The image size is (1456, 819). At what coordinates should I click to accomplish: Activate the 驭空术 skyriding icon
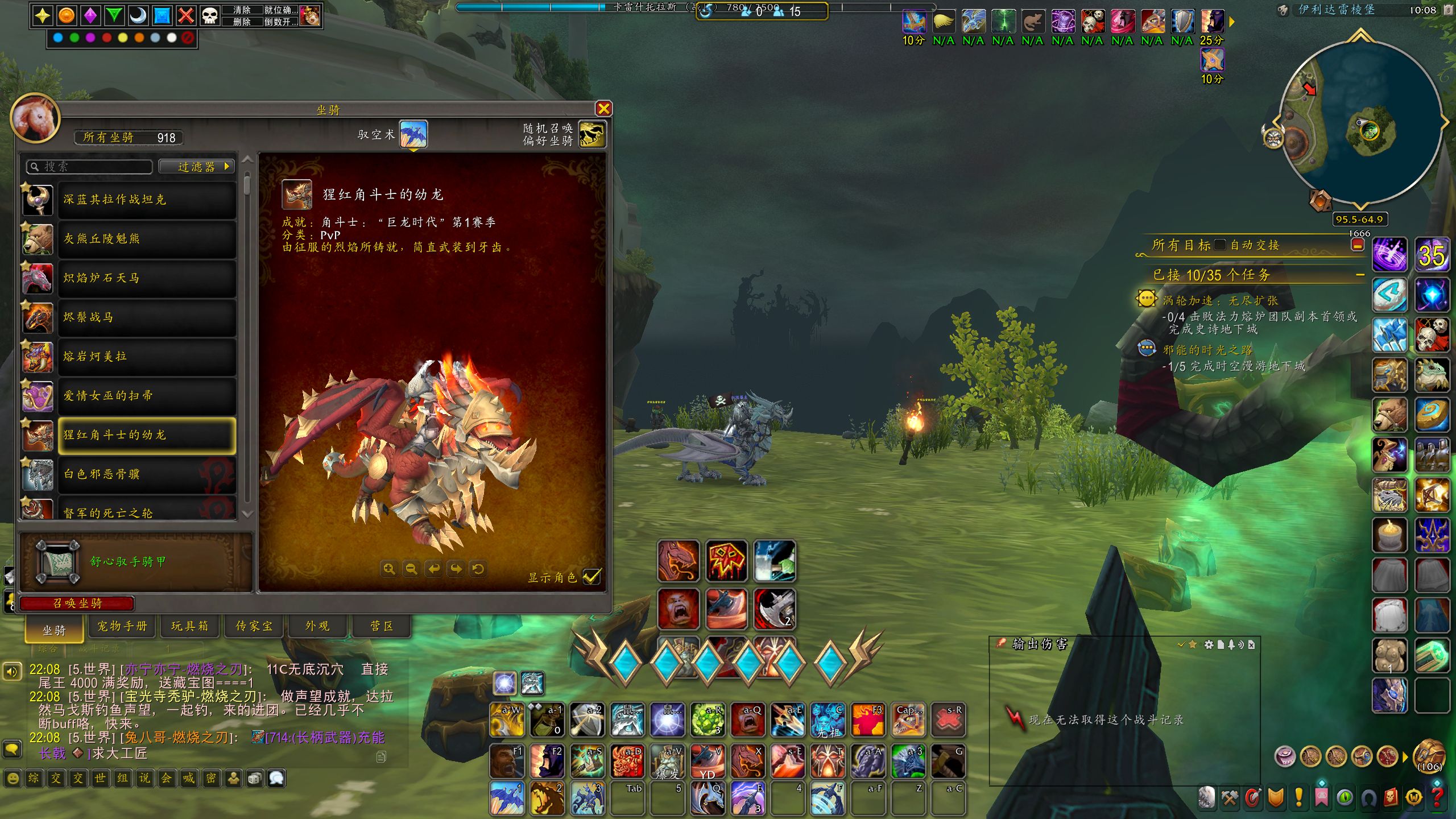pos(413,135)
